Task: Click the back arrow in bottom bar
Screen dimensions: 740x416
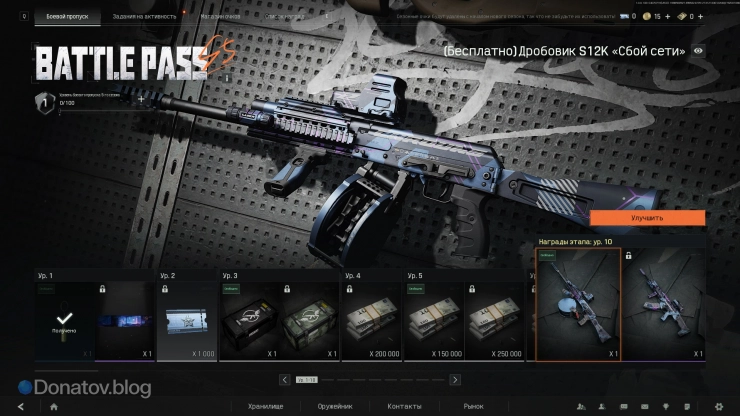Action: point(21,406)
